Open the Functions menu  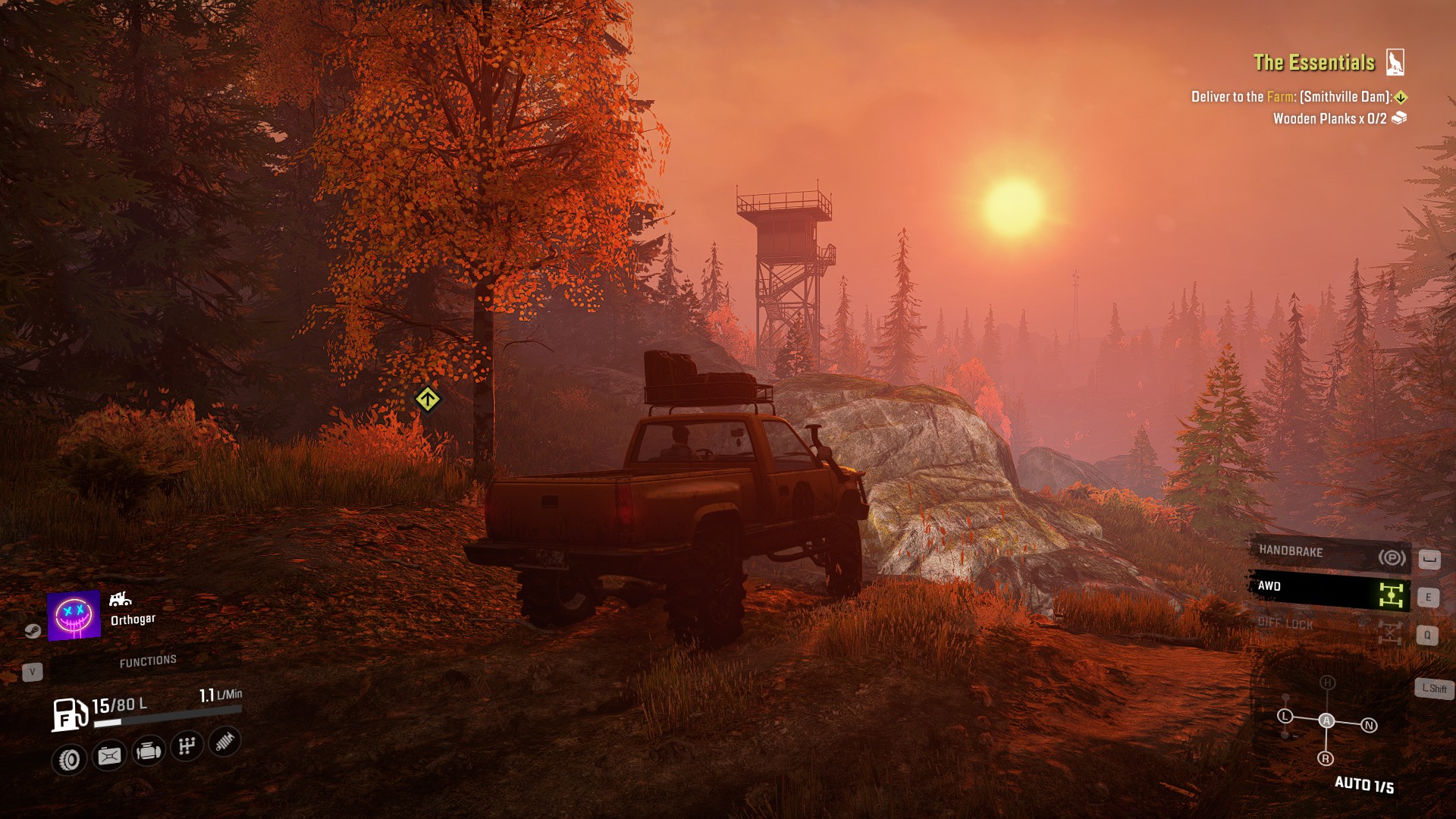148,662
